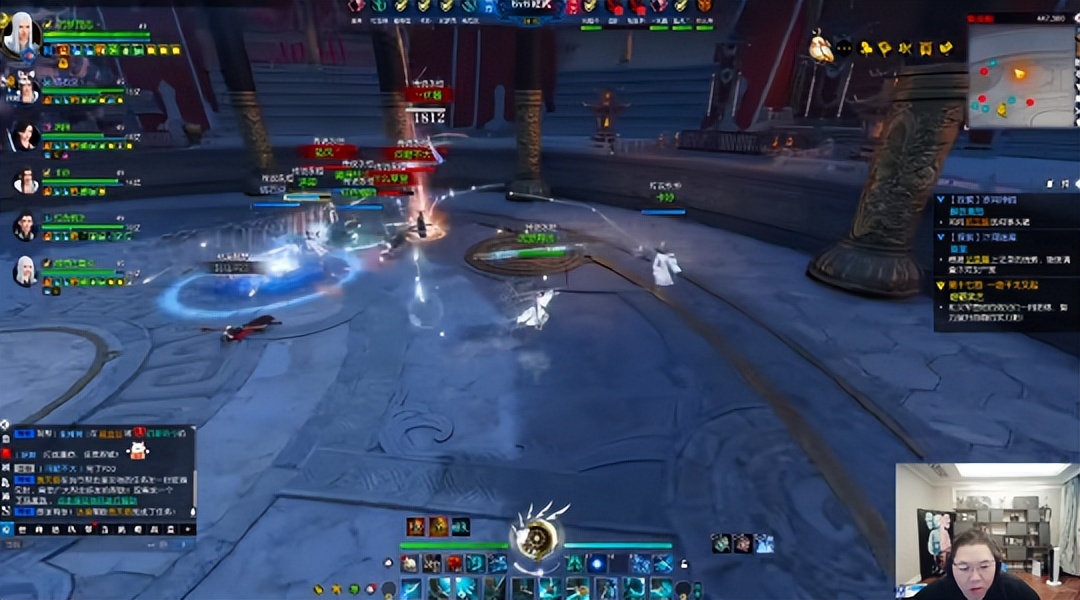Activate the red flower skill icon
1080x600 pixels.
(x=454, y=564)
